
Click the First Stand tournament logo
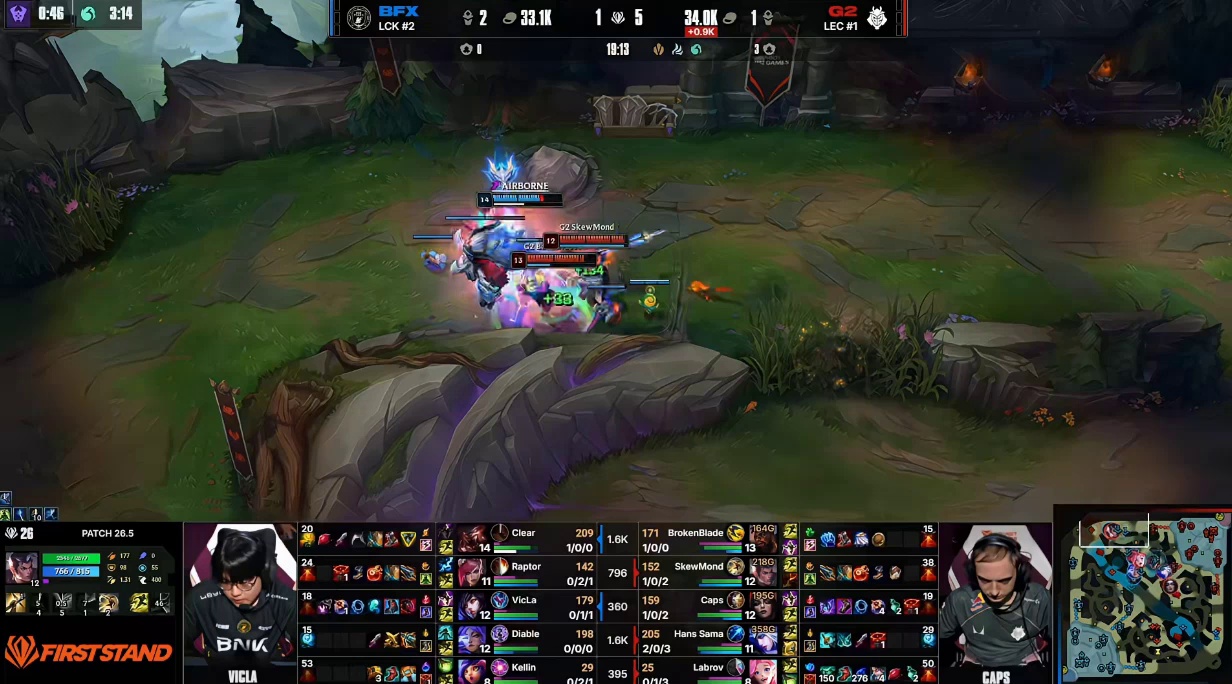(88, 653)
